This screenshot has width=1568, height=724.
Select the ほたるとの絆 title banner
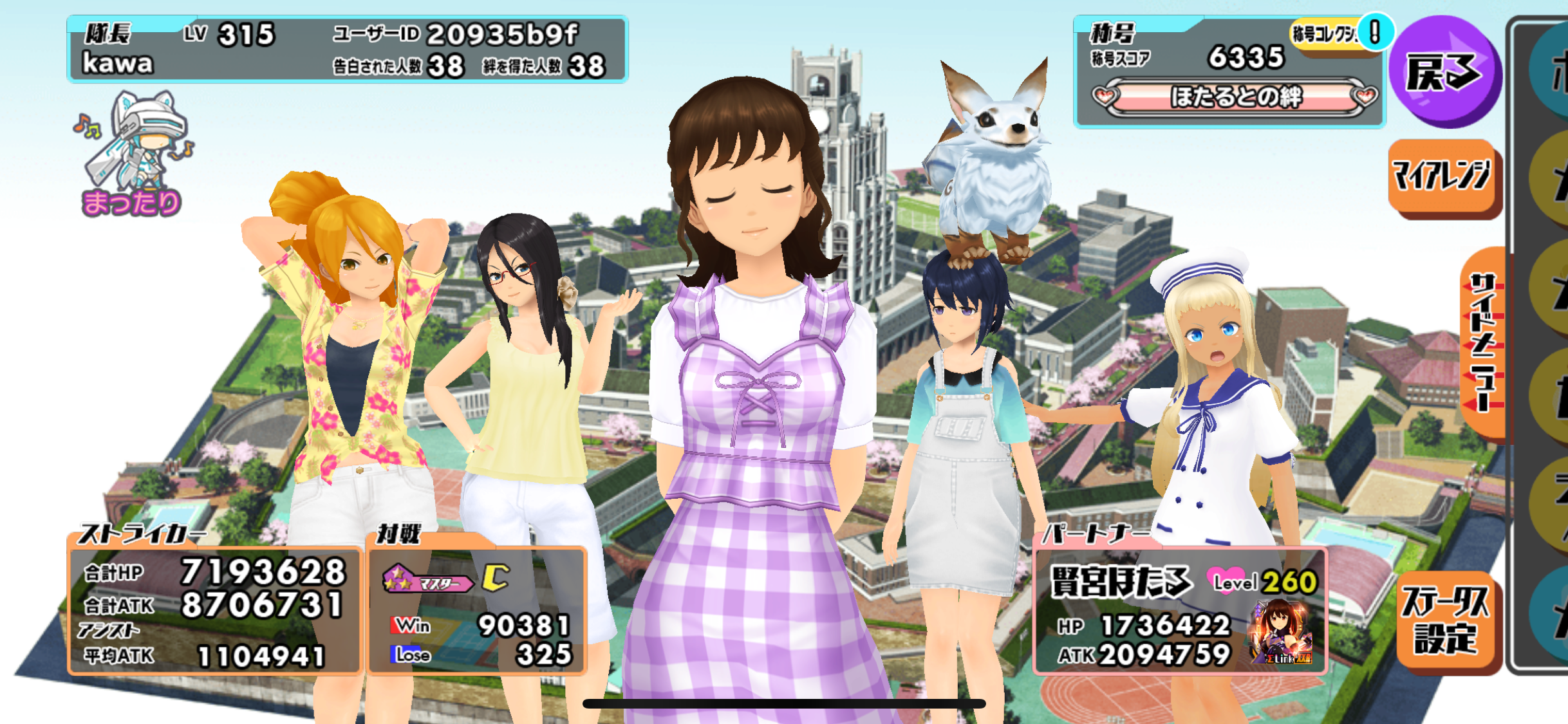pyautogui.click(x=1235, y=98)
